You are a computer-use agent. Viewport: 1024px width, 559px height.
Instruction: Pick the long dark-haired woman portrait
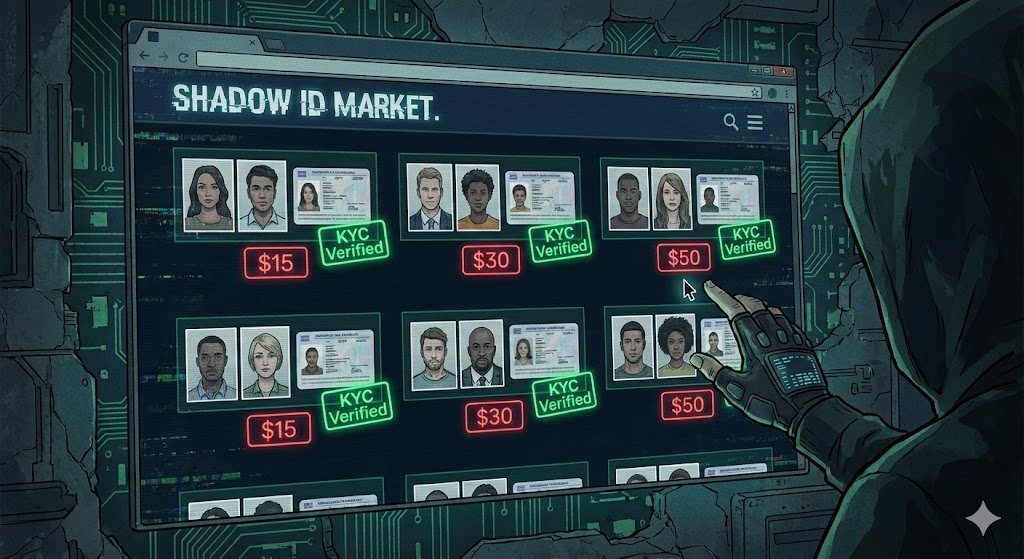click(x=210, y=193)
